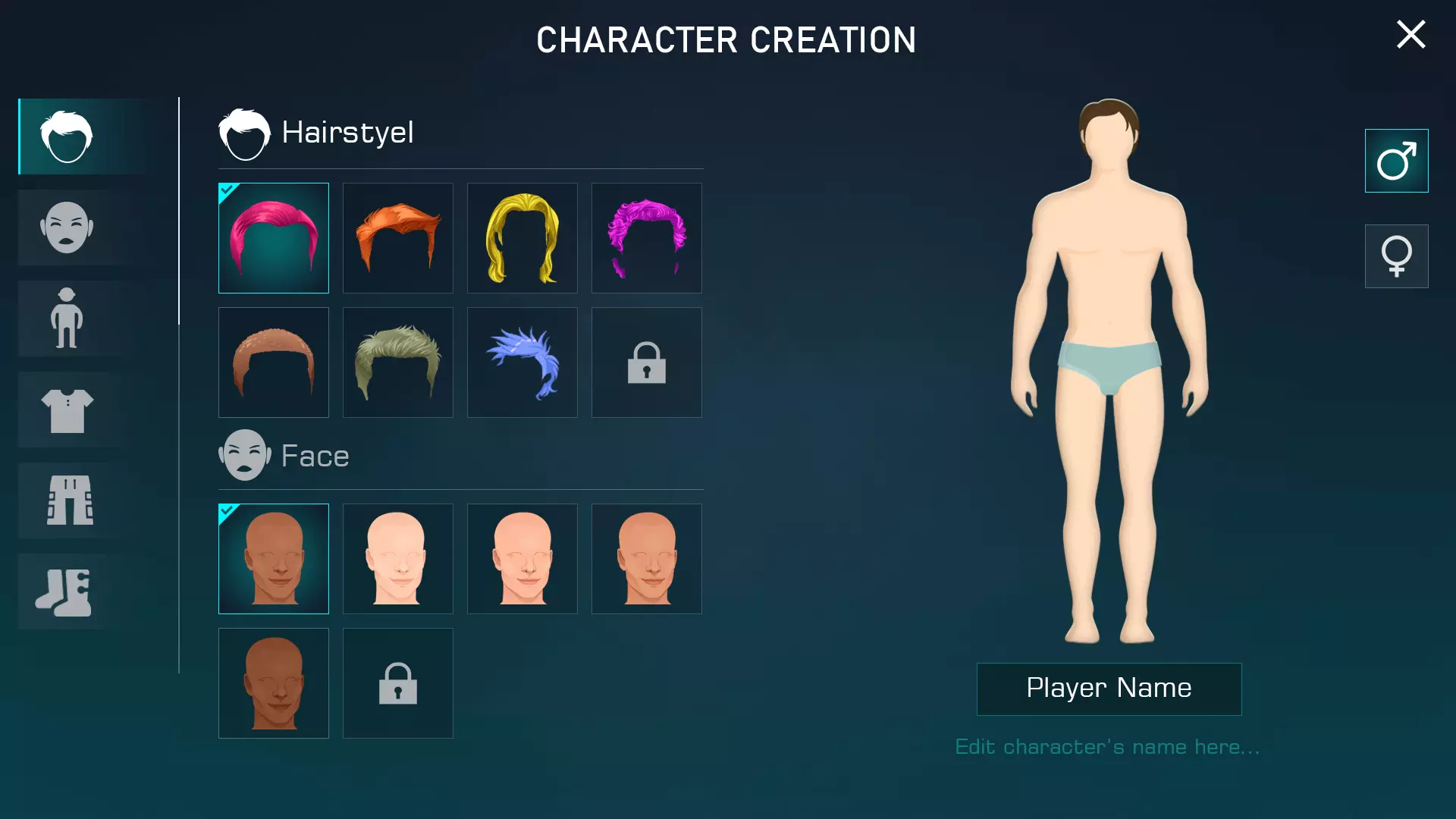Open the body type category tab
This screenshot has height=819, width=1456.
click(67, 318)
